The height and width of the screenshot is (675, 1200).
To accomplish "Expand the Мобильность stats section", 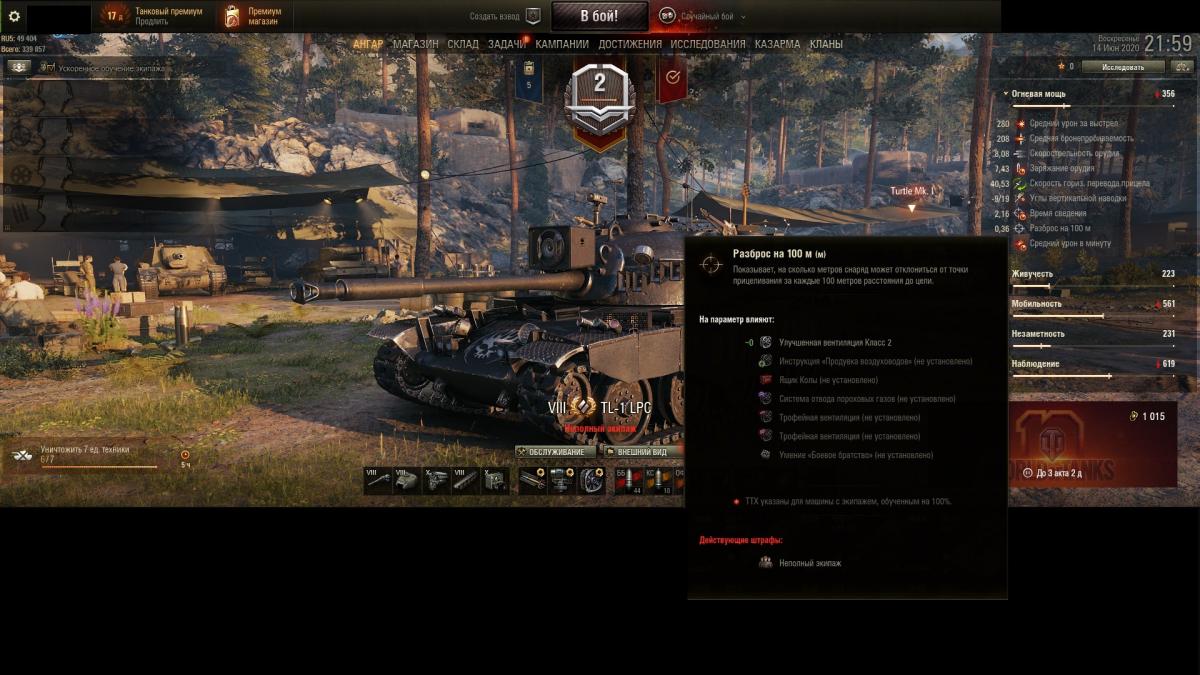I will 1037,304.
